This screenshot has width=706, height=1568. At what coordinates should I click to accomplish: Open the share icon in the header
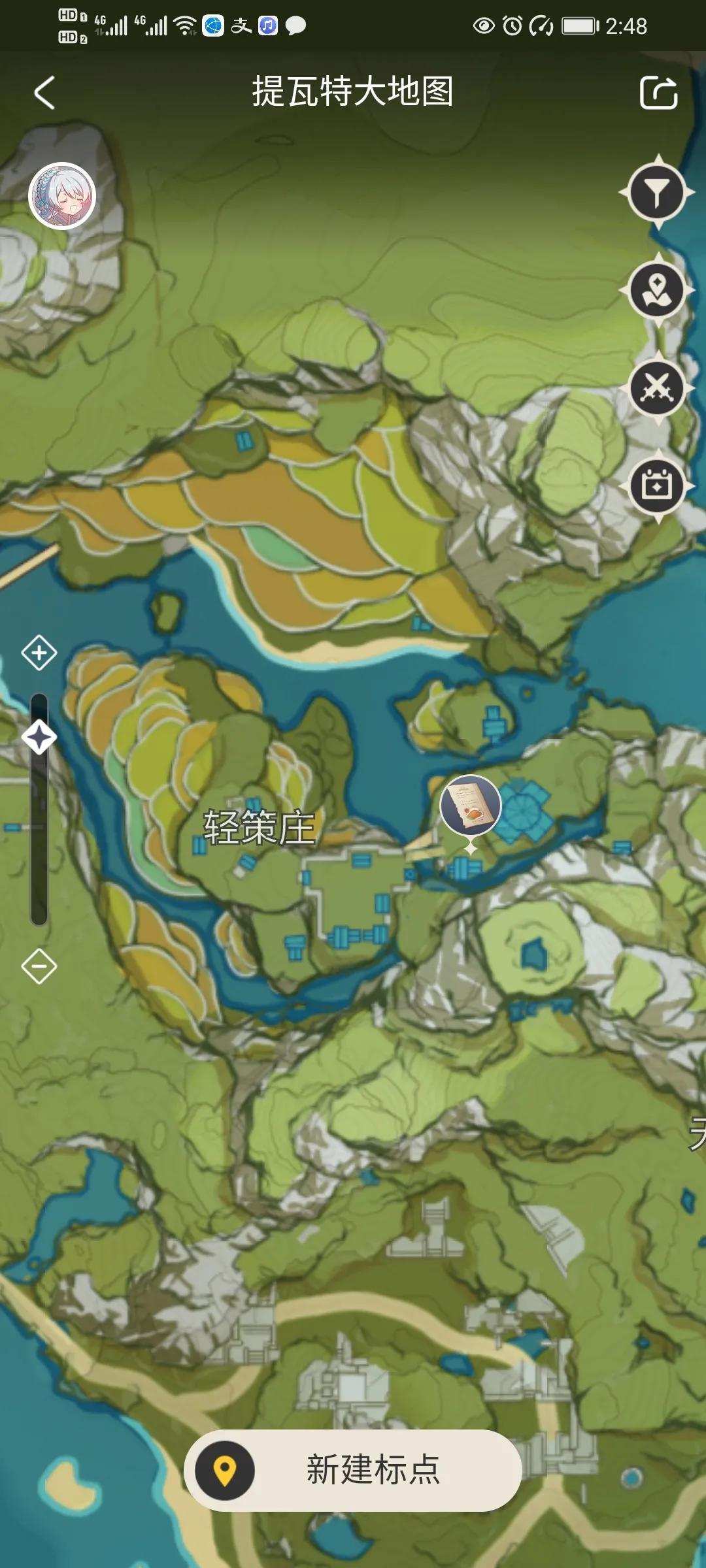click(x=658, y=92)
